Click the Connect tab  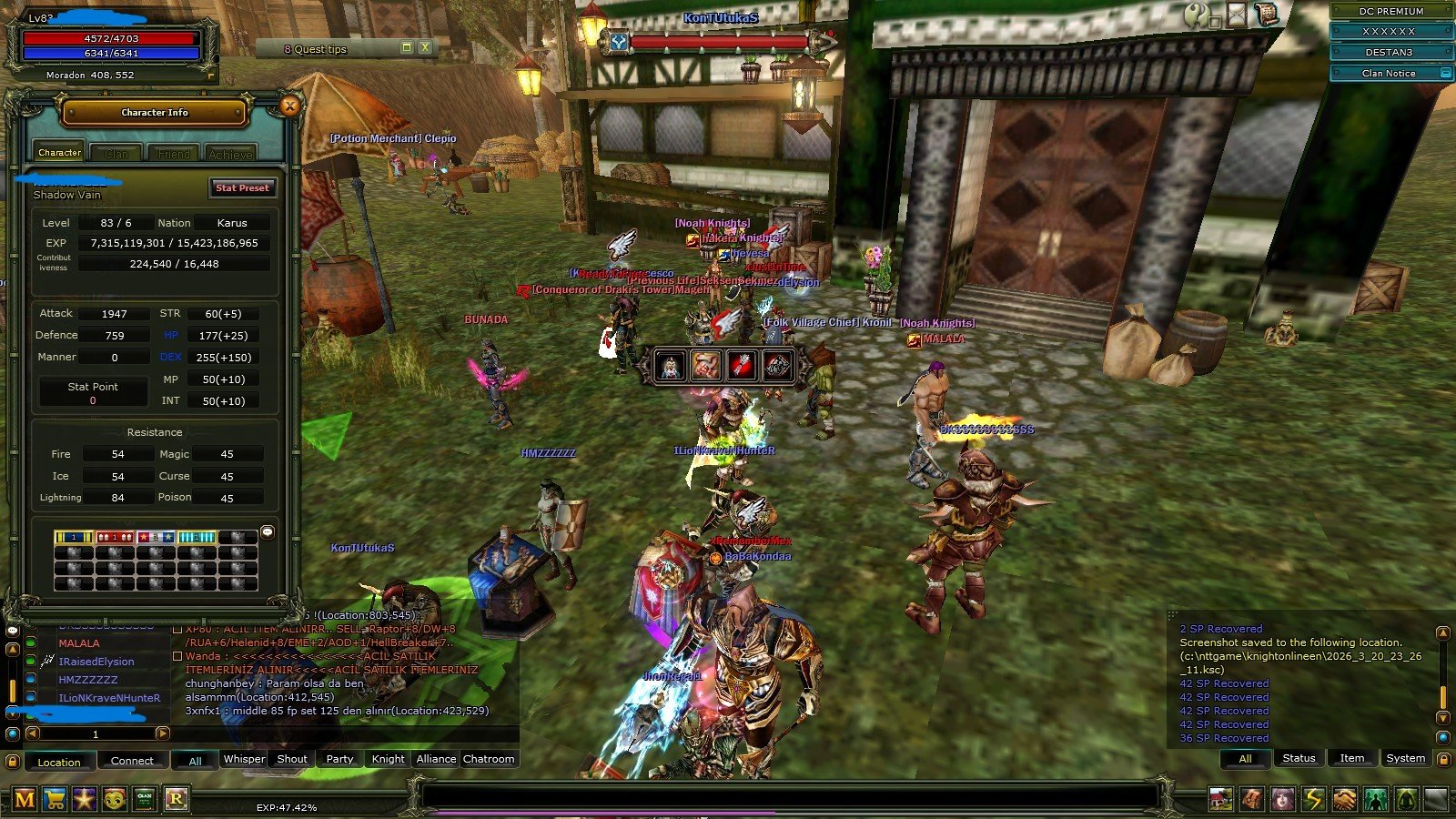pos(132,761)
